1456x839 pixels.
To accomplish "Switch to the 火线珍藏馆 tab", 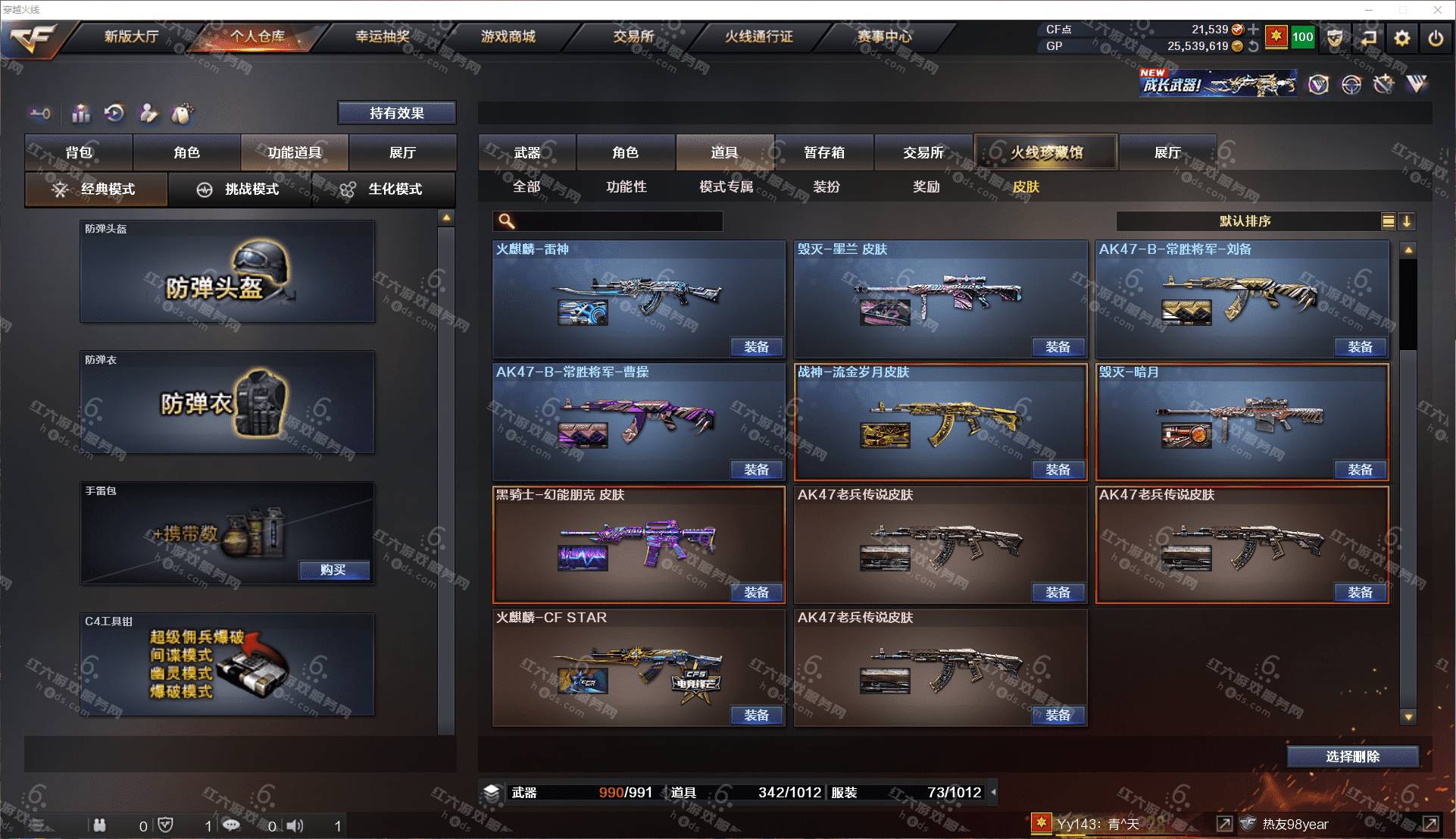I will tap(1045, 152).
